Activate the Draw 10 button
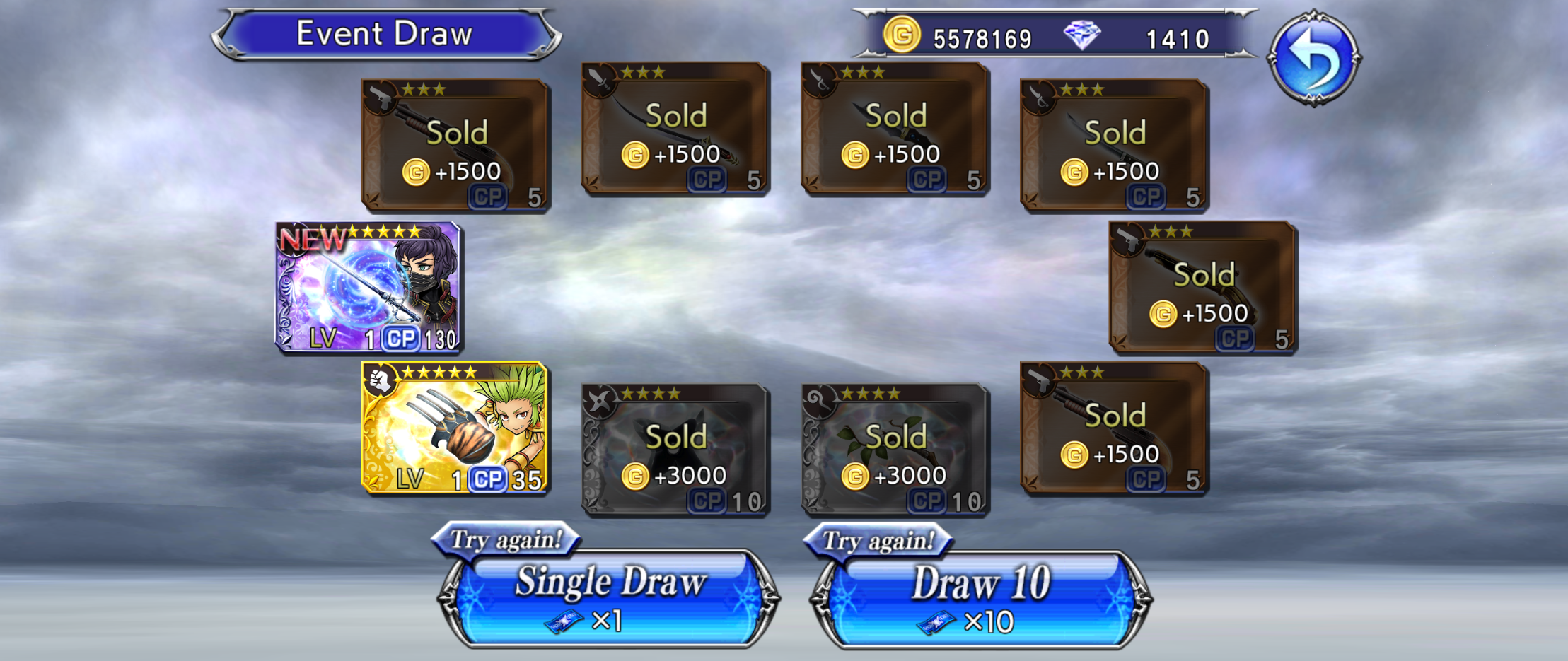This screenshot has height=661, width=1568. [980, 598]
